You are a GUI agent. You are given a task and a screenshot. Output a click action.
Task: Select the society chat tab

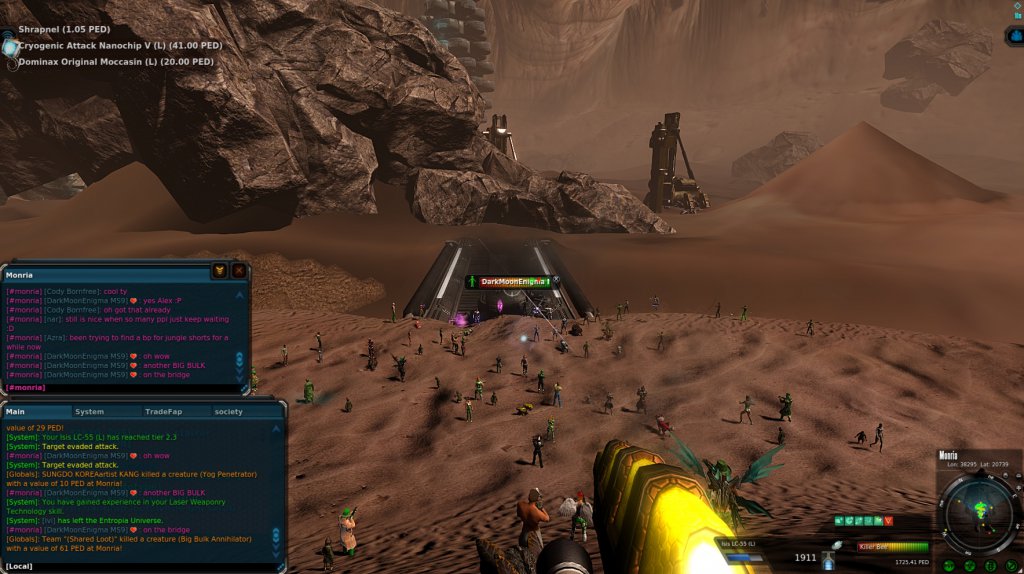pos(228,411)
